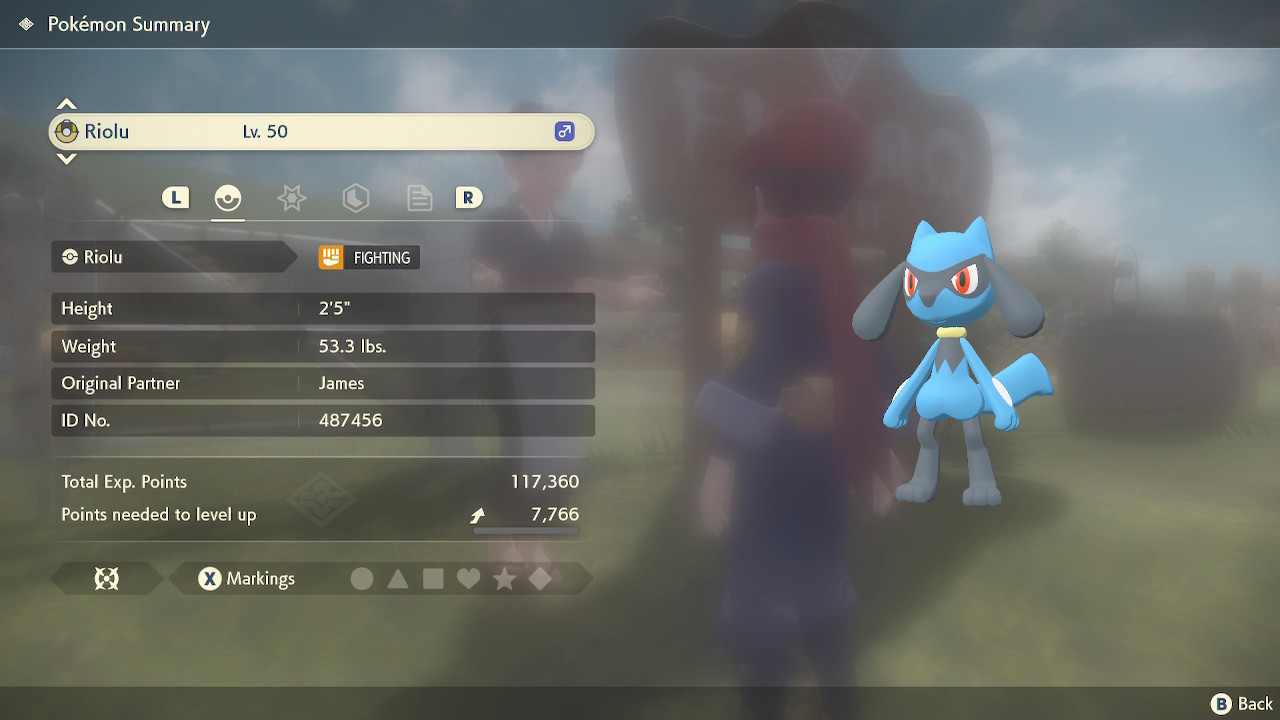
Task: Toggle the triangle marking
Action: pyautogui.click(x=398, y=578)
